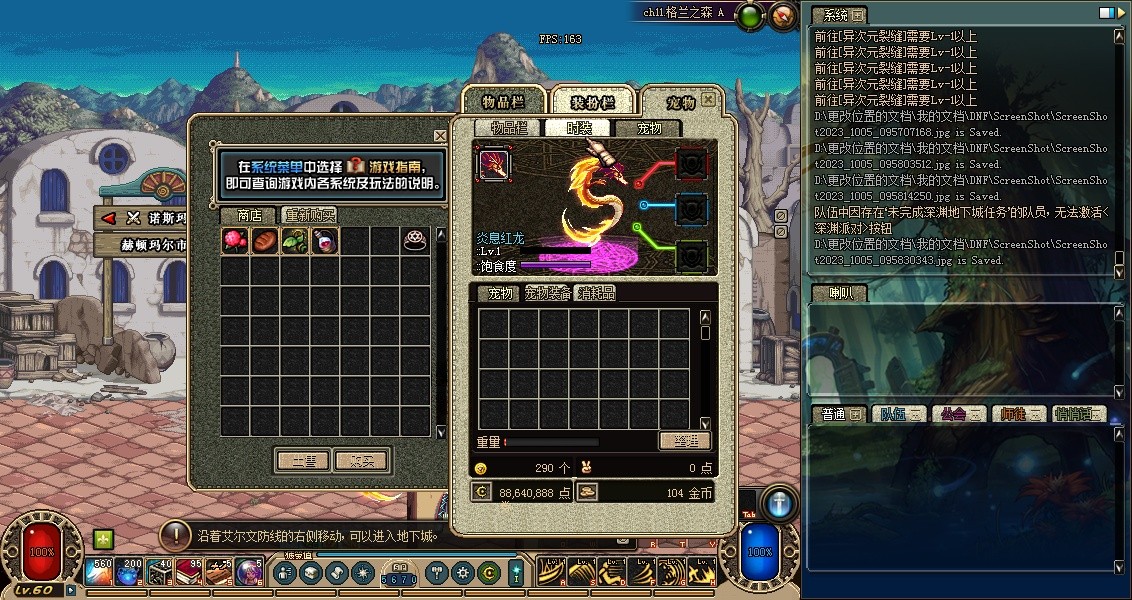Open the 物品栏 inventory top tab
The image size is (1132, 600).
pos(503,102)
